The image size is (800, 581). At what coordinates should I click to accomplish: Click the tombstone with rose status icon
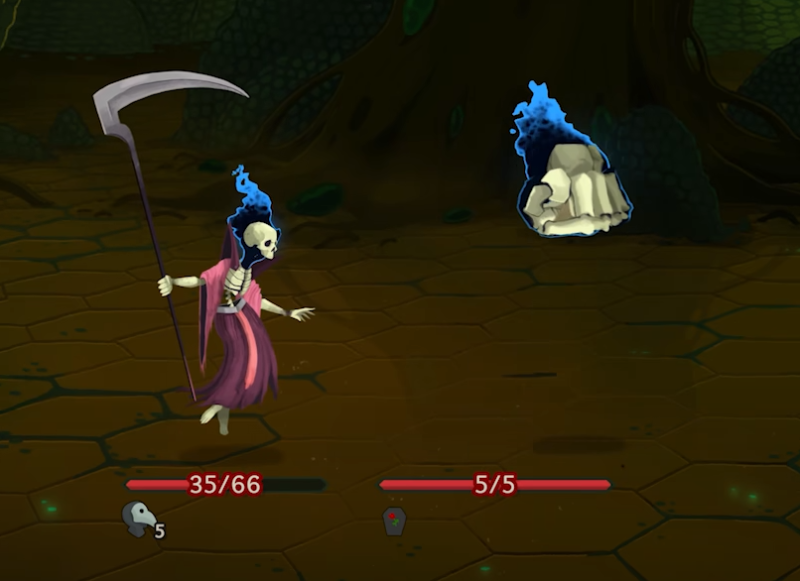point(395,520)
